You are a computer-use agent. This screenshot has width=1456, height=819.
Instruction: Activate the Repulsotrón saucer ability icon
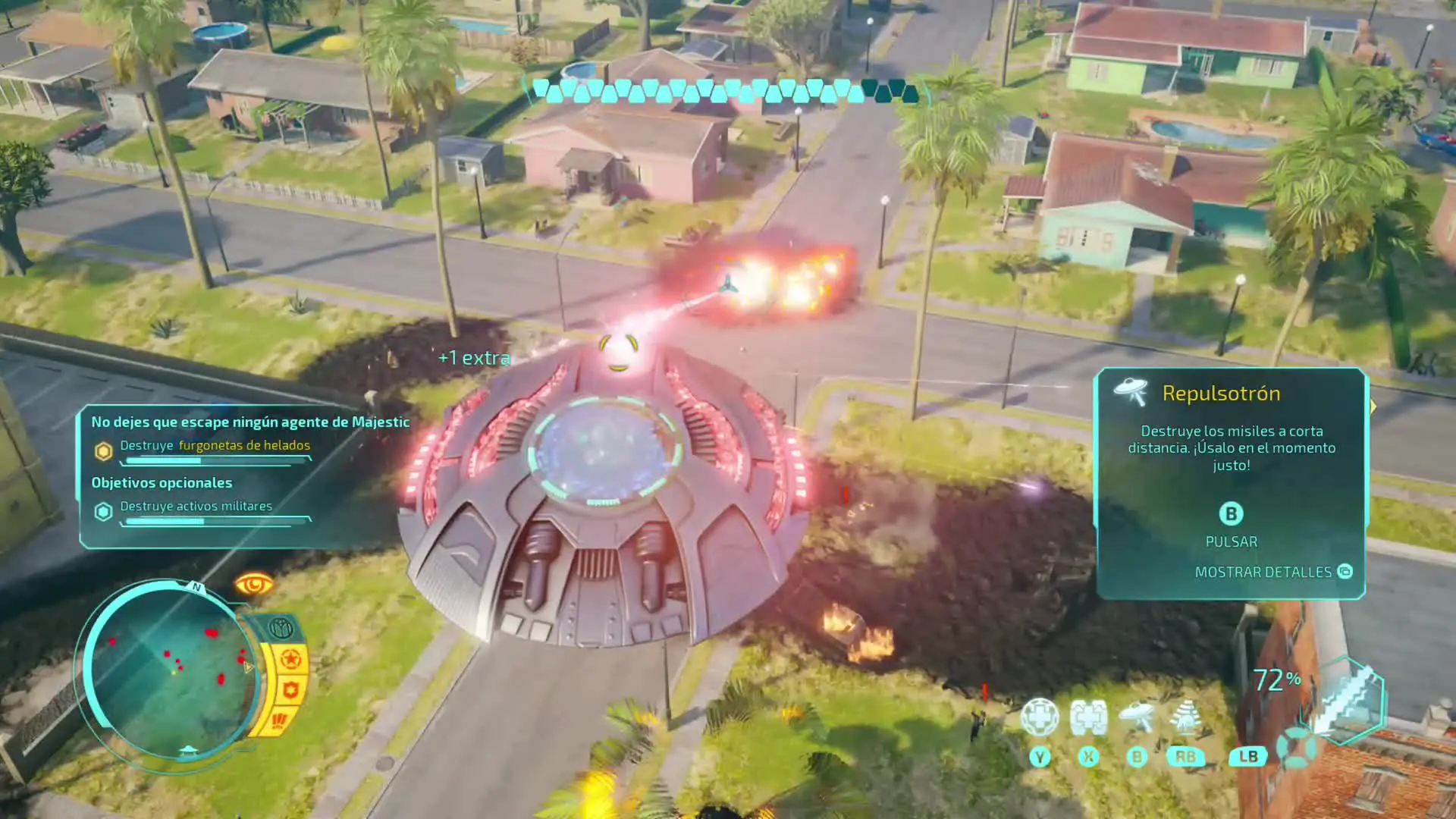1137,717
